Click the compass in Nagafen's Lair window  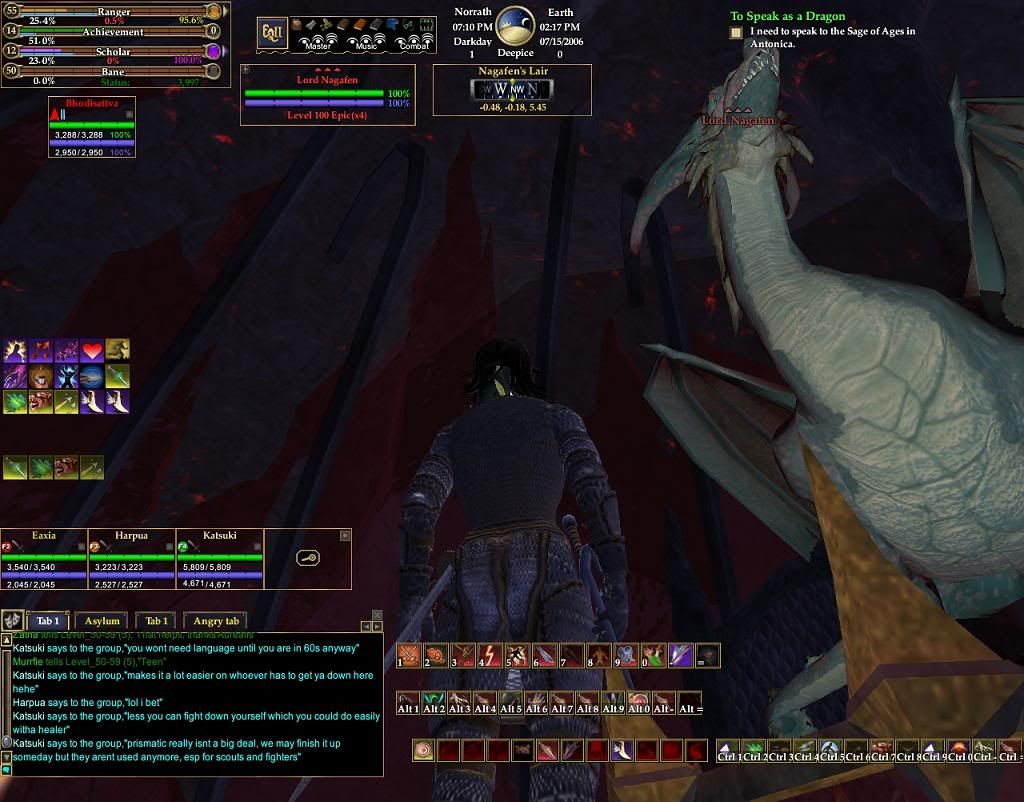coord(511,88)
